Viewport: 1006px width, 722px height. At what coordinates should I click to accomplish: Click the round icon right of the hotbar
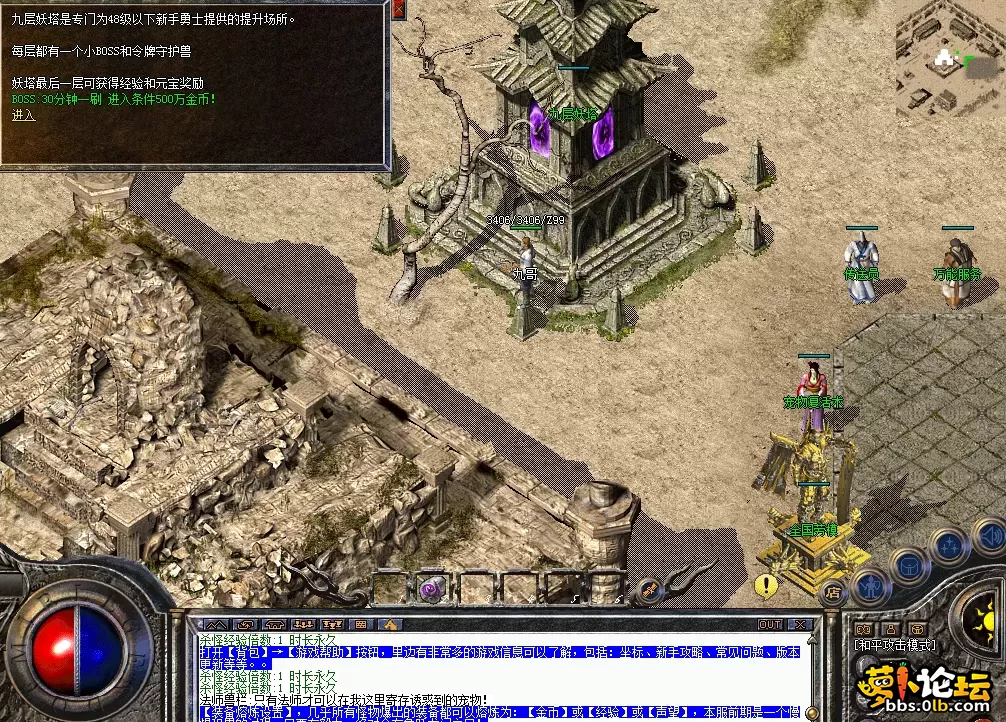click(648, 590)
